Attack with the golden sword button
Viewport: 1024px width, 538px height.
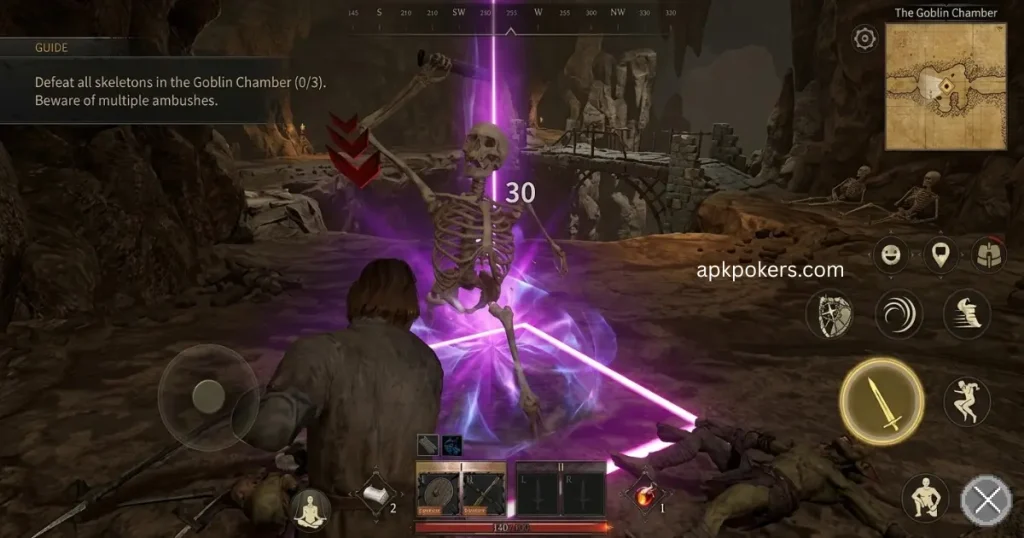(881, 401)
